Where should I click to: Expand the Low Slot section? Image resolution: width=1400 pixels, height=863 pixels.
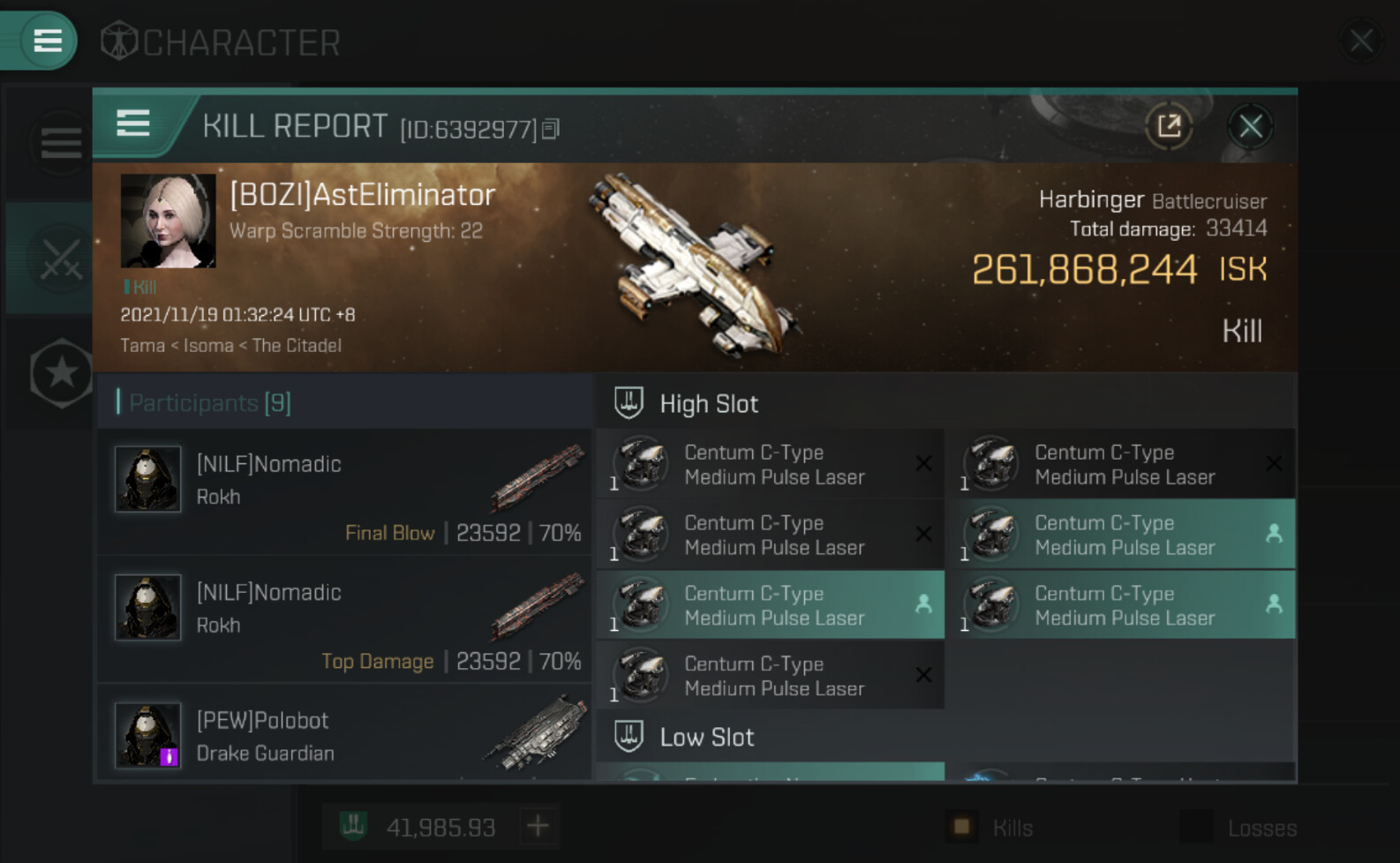(706, 737)
